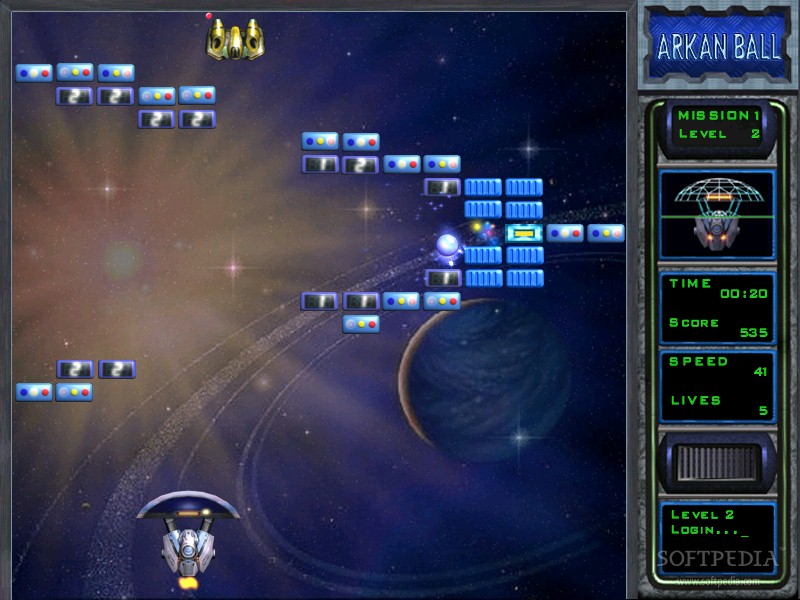Select the ship preview display
This screenshot has width=800, height=600.
point(717,214)
